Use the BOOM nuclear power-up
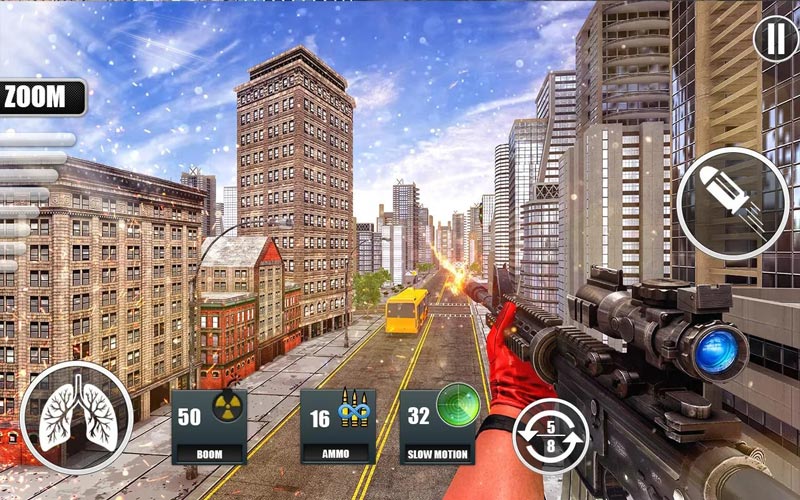800x500 pixels. (208, 427)
